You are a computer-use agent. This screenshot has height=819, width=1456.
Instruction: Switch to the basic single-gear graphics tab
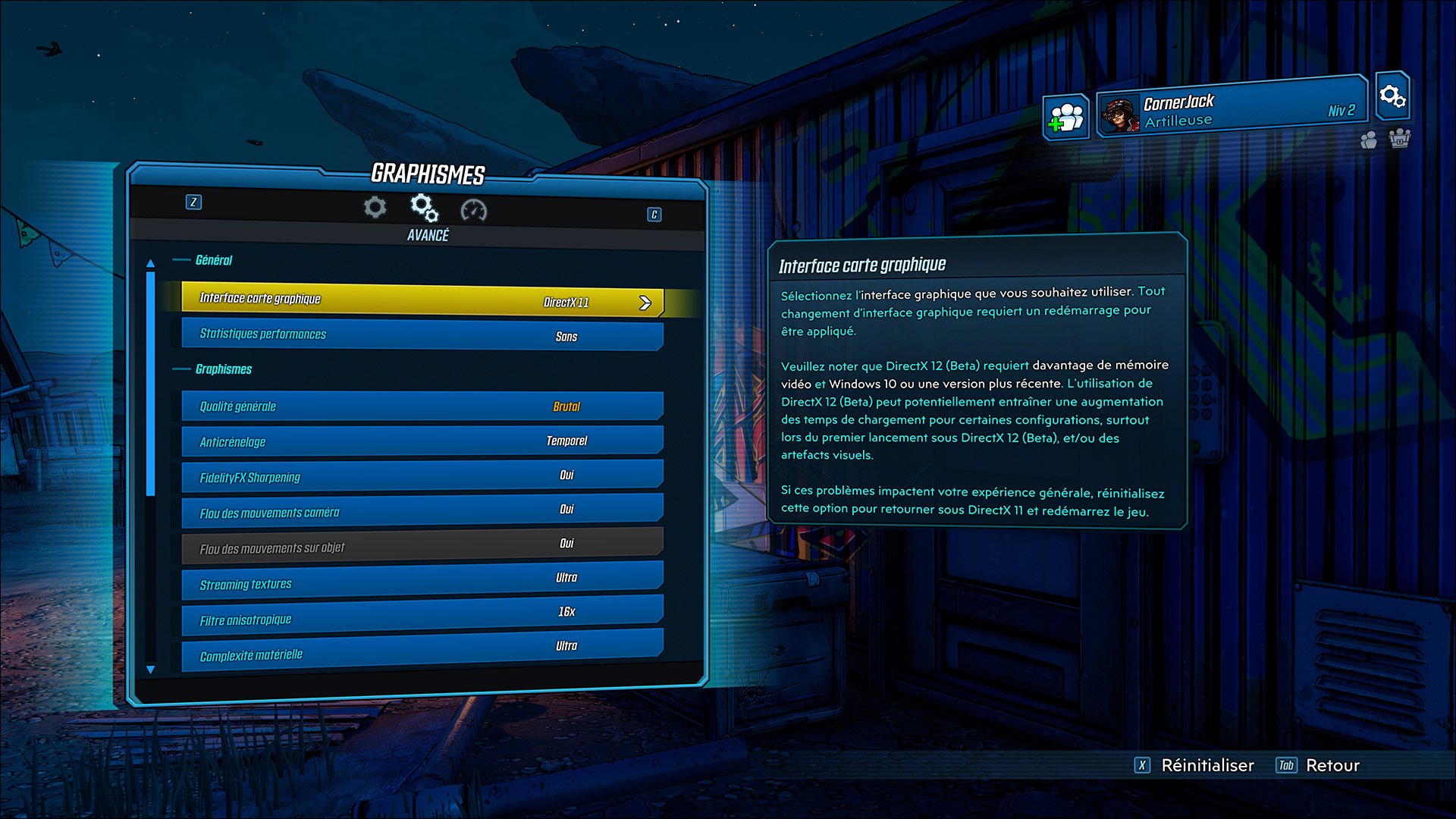375,207
